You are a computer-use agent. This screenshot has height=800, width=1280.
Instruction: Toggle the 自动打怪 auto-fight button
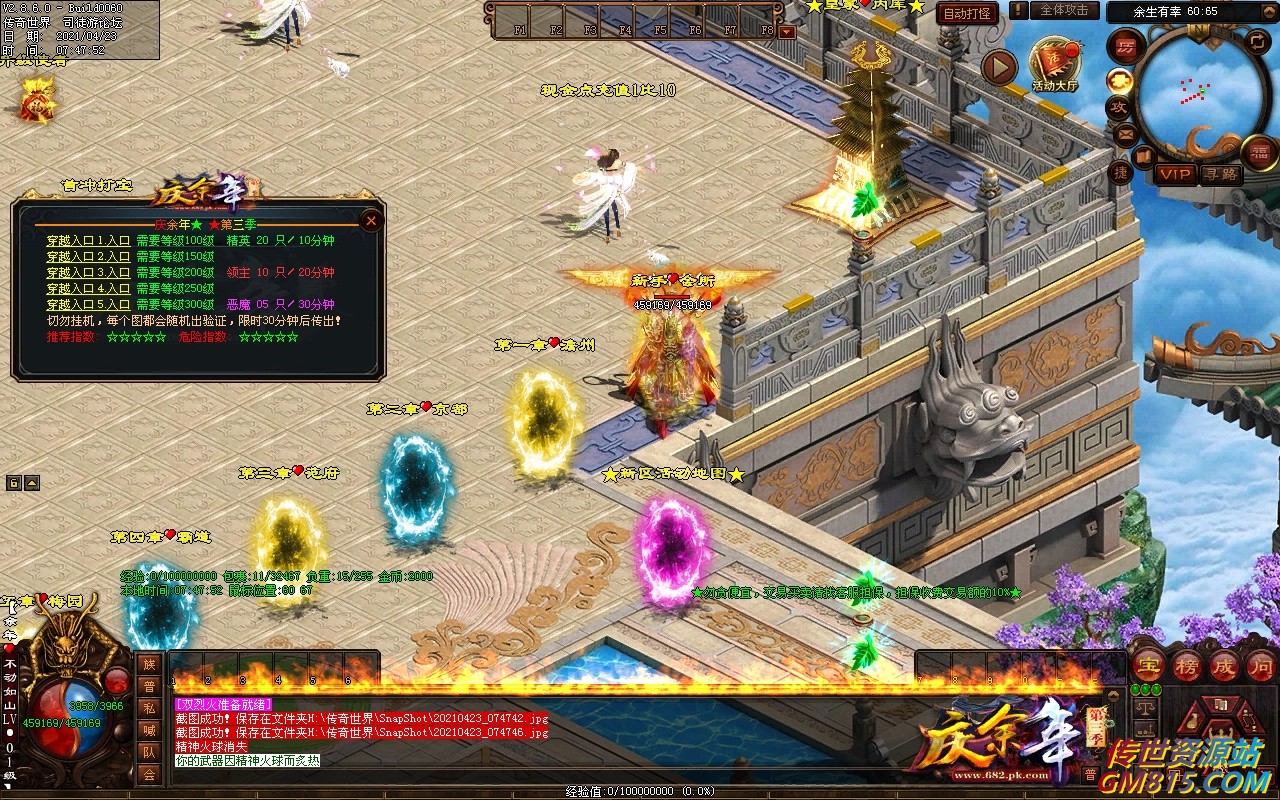point(967,13)
